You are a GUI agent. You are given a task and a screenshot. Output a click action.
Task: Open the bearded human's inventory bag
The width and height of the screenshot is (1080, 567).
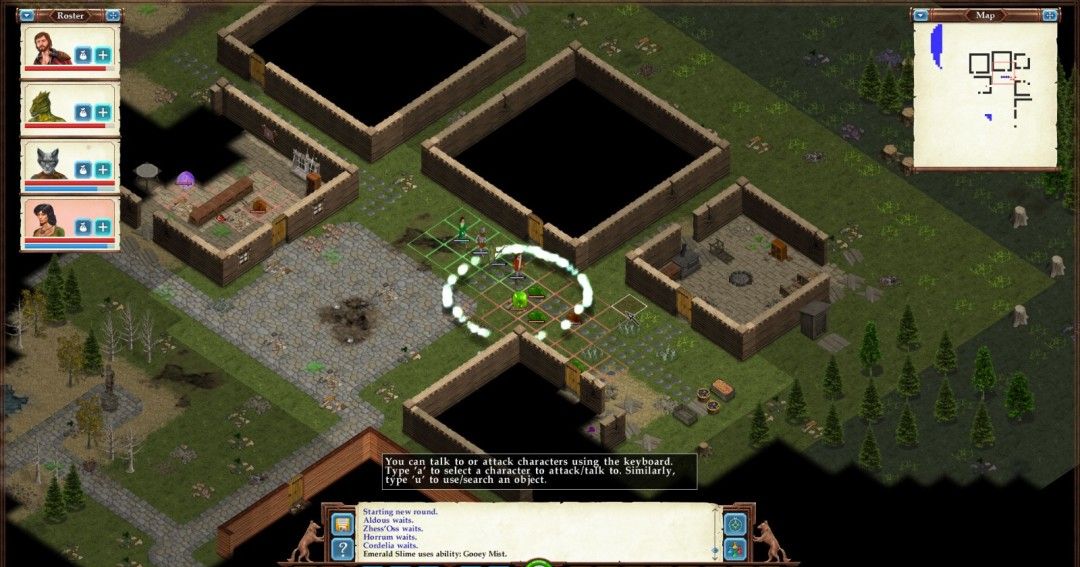click(85, 55)
